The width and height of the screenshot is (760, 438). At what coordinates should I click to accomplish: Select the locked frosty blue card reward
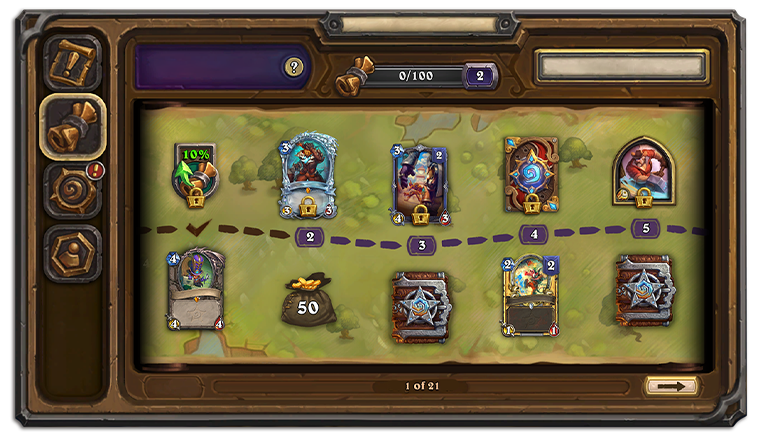point(309,176)
